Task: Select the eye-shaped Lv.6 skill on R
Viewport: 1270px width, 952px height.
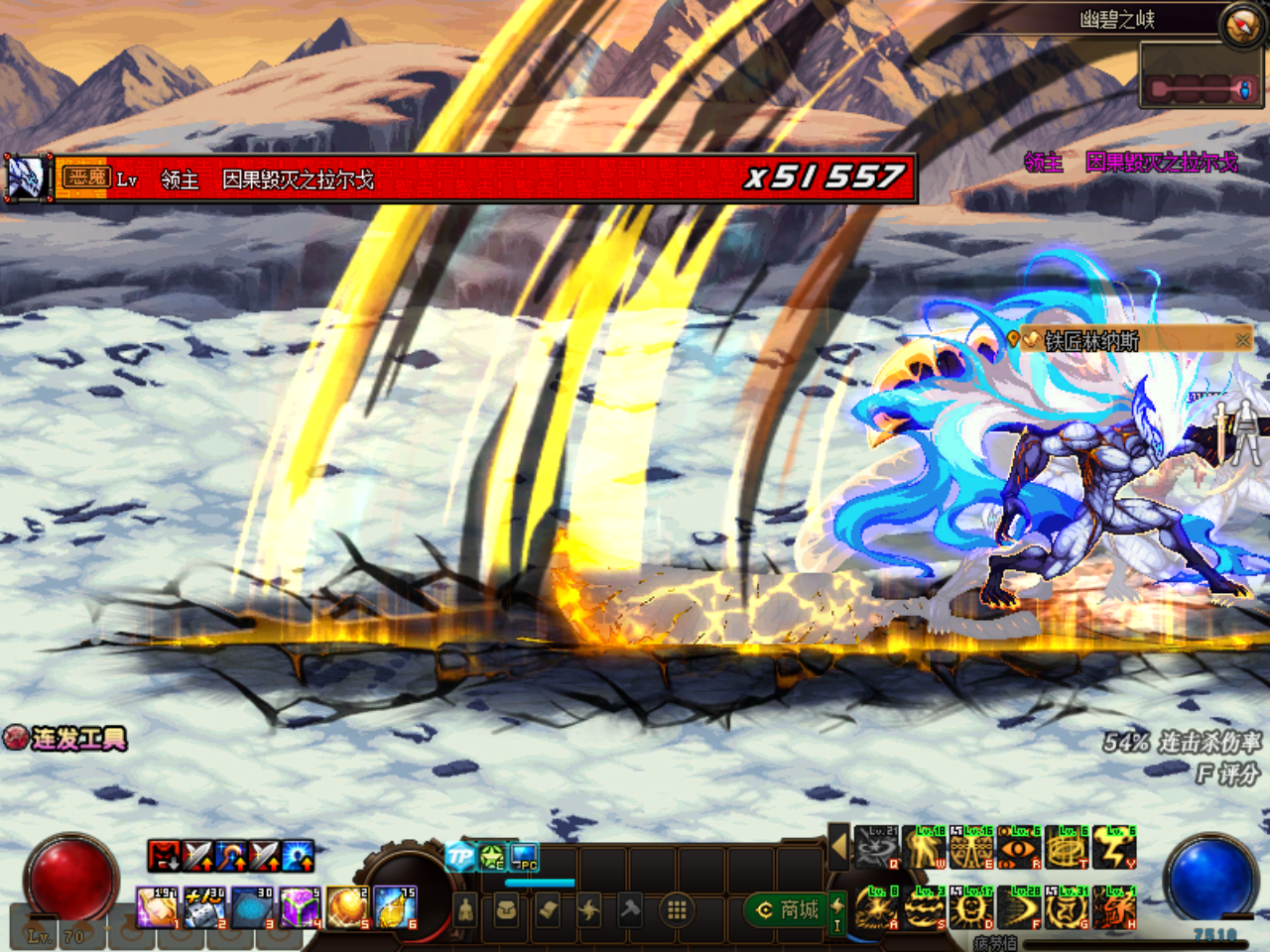Action: [x=1019, y=848]
